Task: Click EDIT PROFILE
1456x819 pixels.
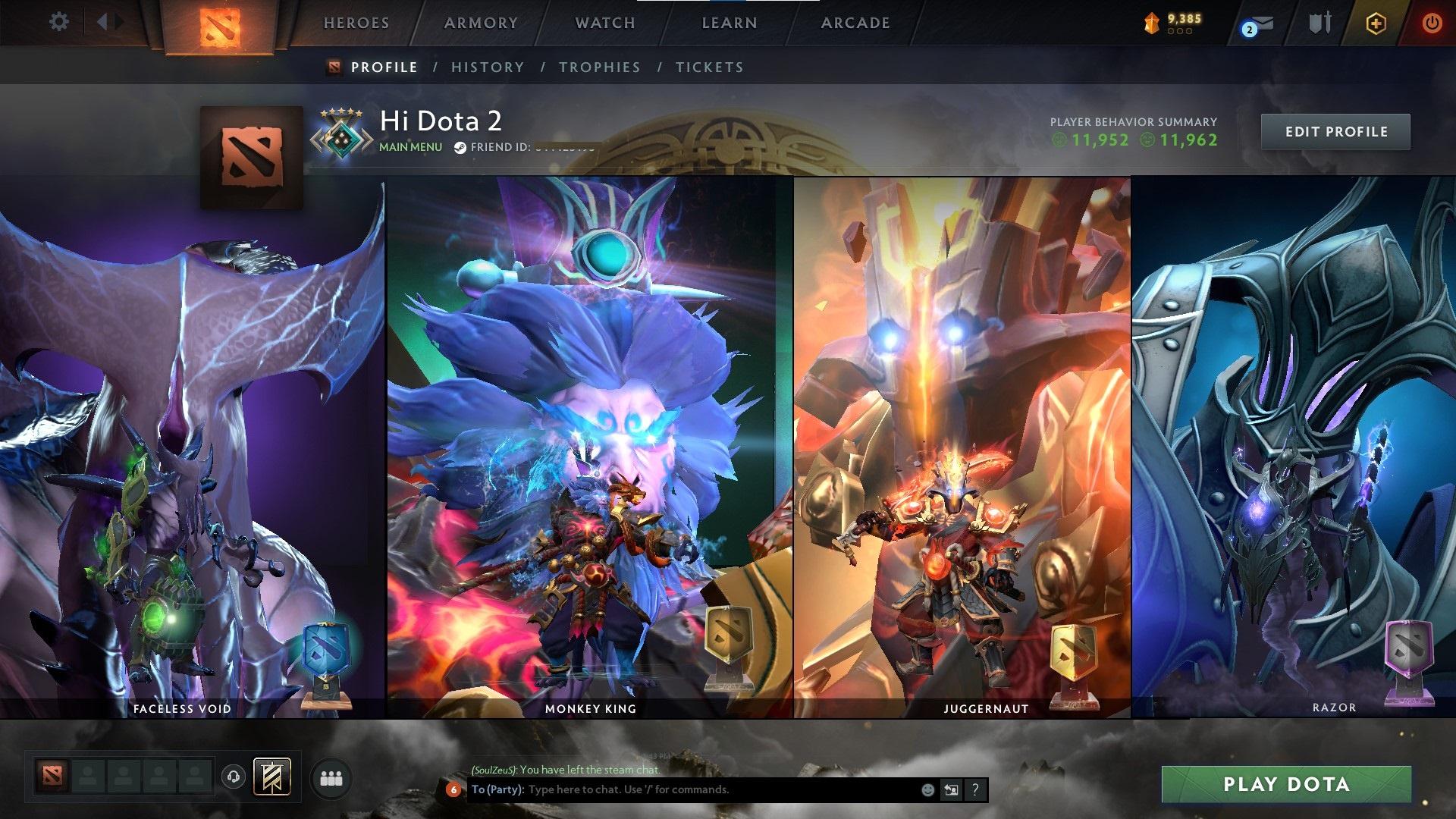Action: point(1335,131)
